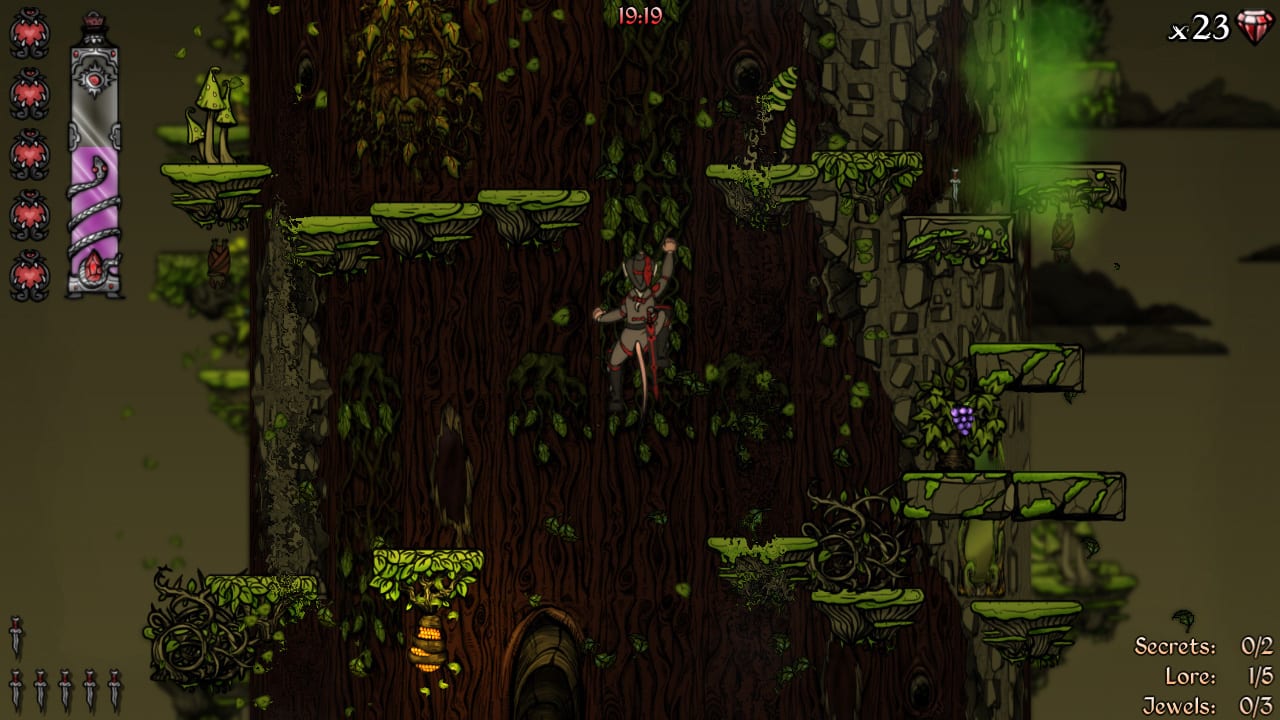
Task: Click the hanging wrapped figure in green mist
Action: 1062,232
